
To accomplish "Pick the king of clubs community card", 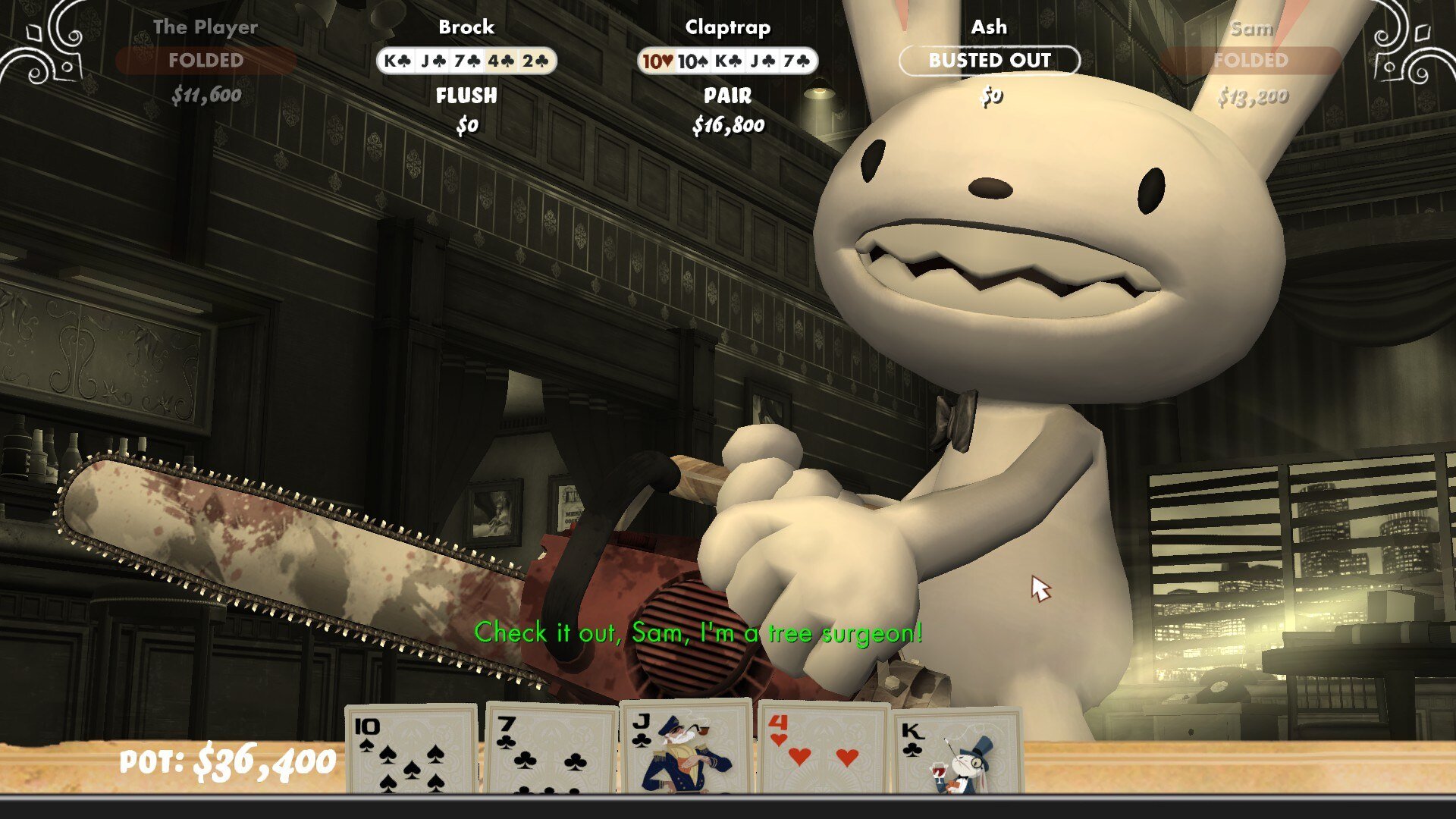I will point(957,751).
